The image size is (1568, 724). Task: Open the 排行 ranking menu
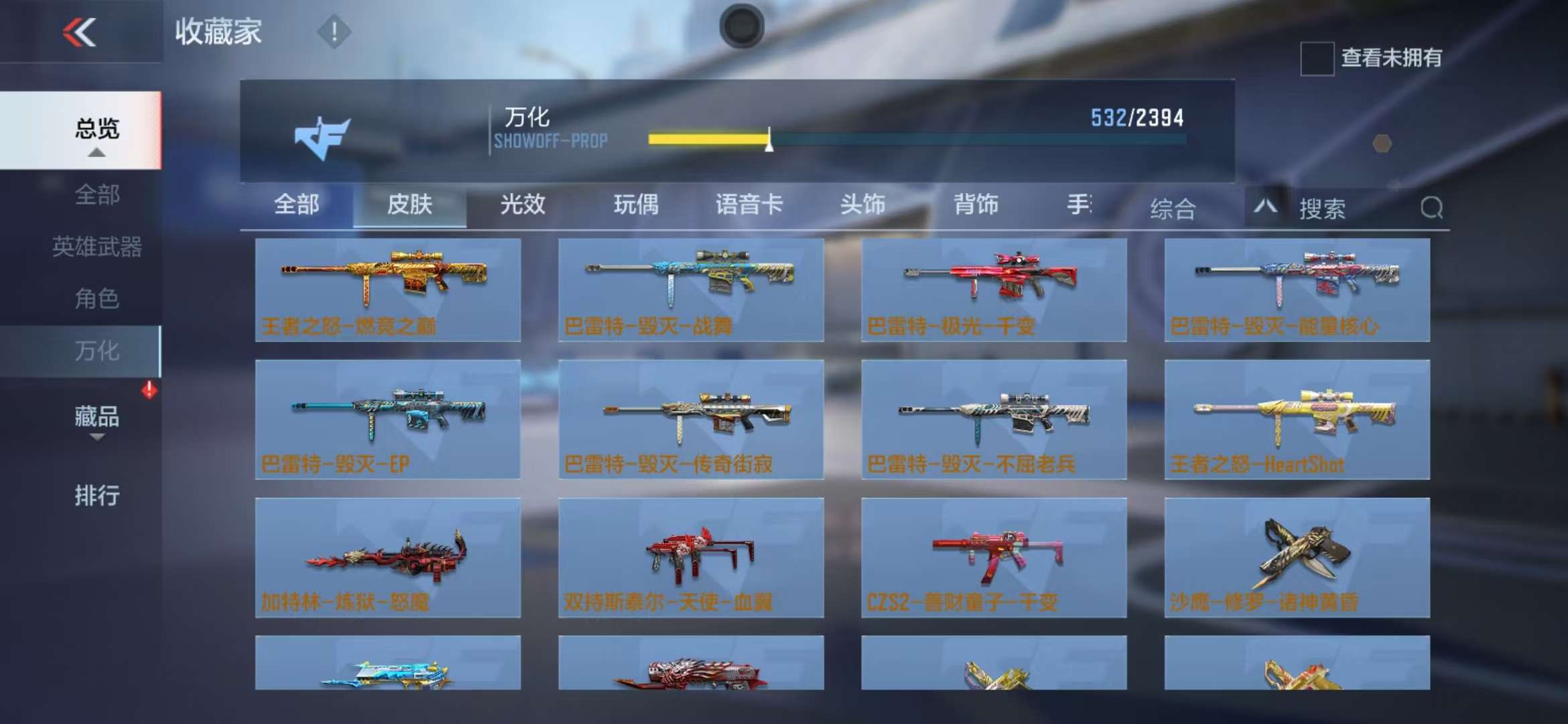point(96,496)
